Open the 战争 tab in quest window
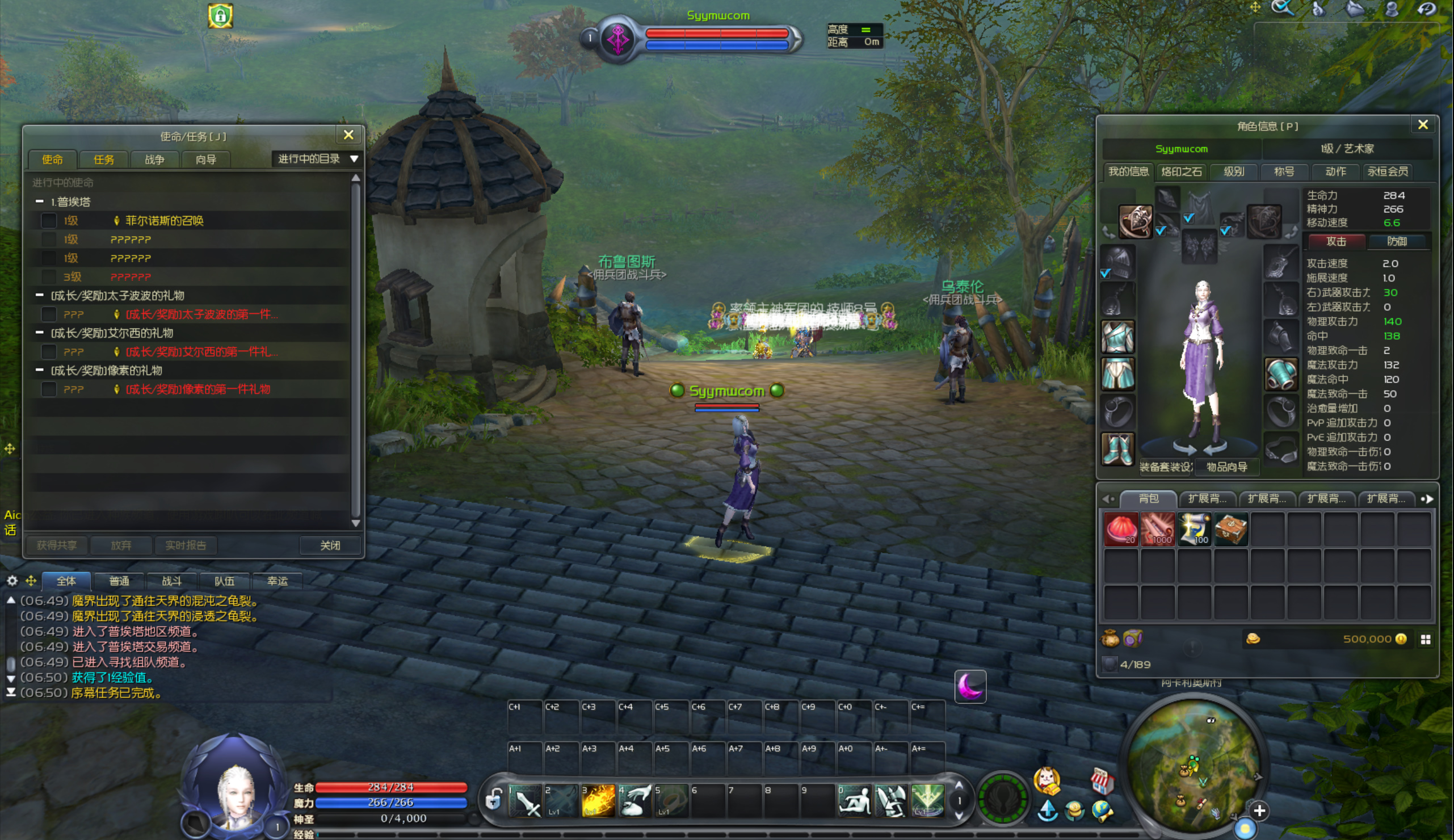Viewport: 1454px width, 840px height. coord(154,160)
